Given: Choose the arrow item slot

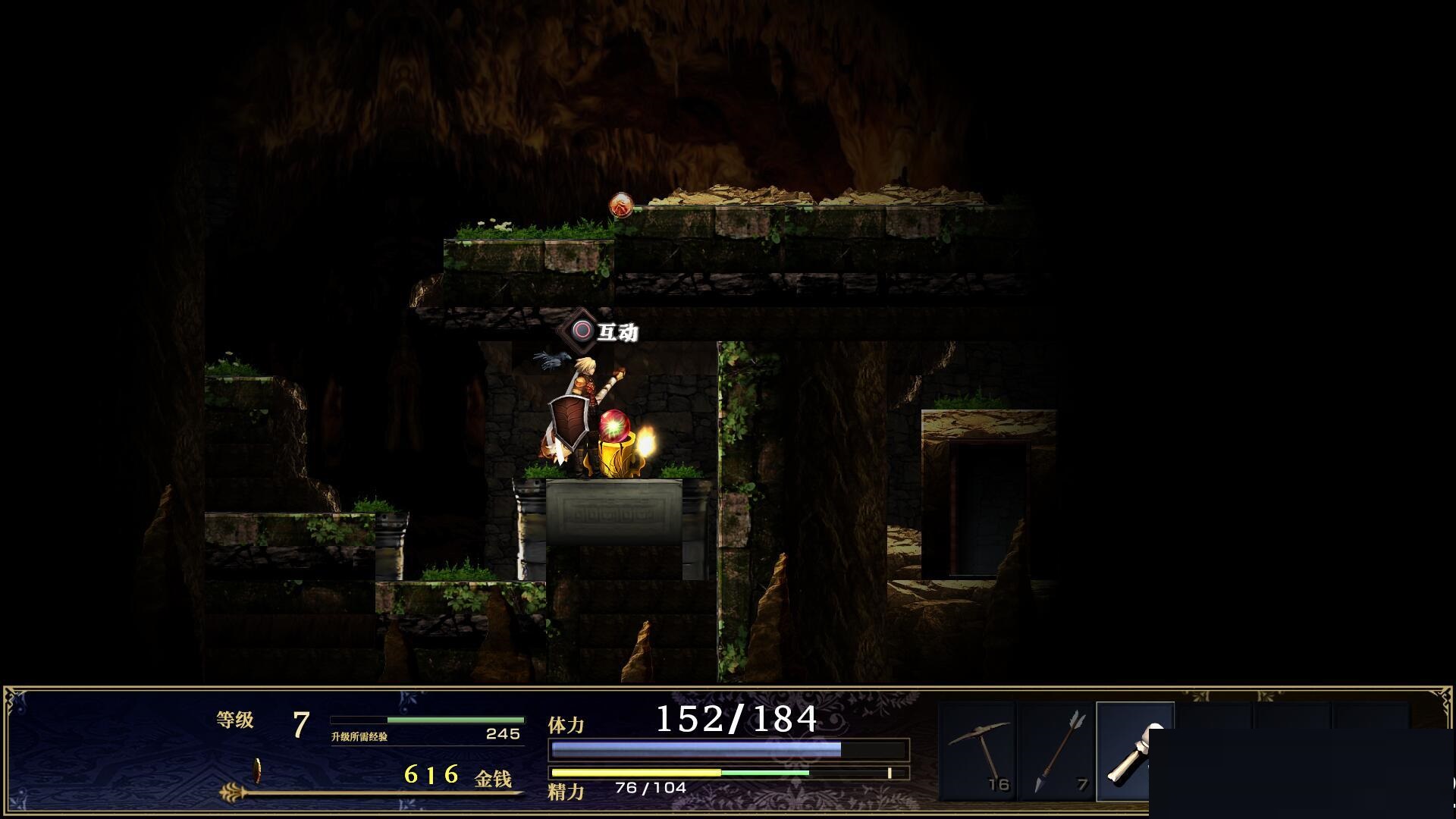Looking at the screenshot, I should point(1056,751).
